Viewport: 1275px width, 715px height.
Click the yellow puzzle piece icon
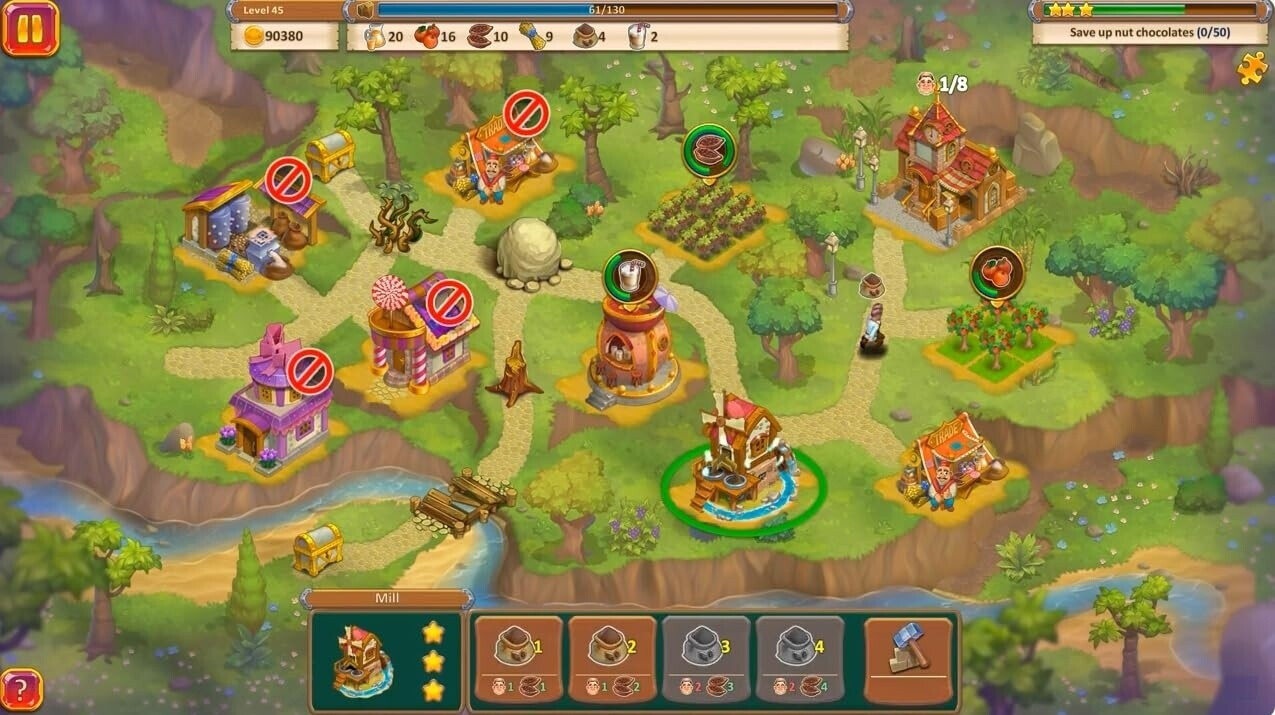coord(1251,68)
